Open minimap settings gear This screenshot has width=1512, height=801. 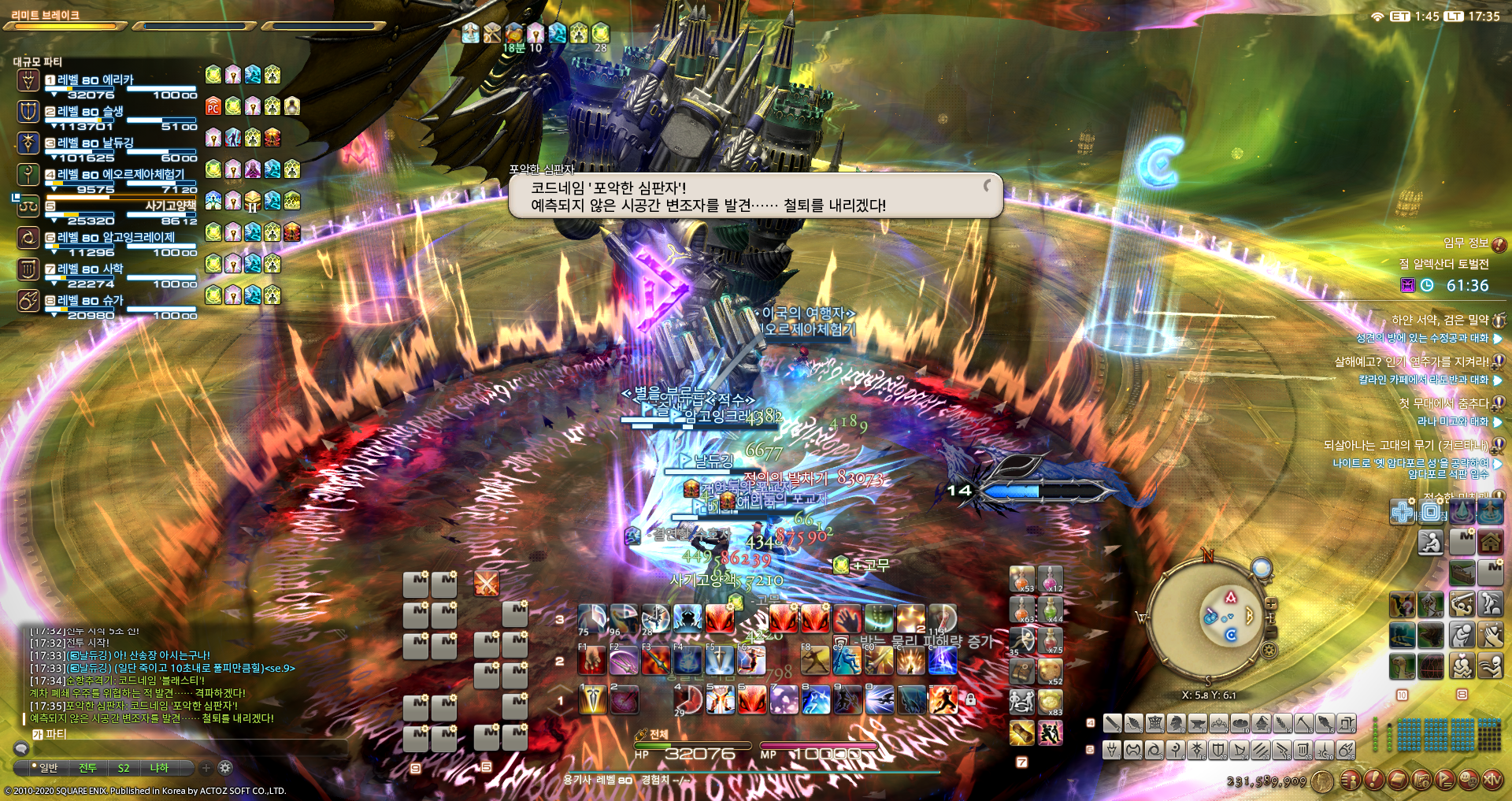pos(1269,650)
